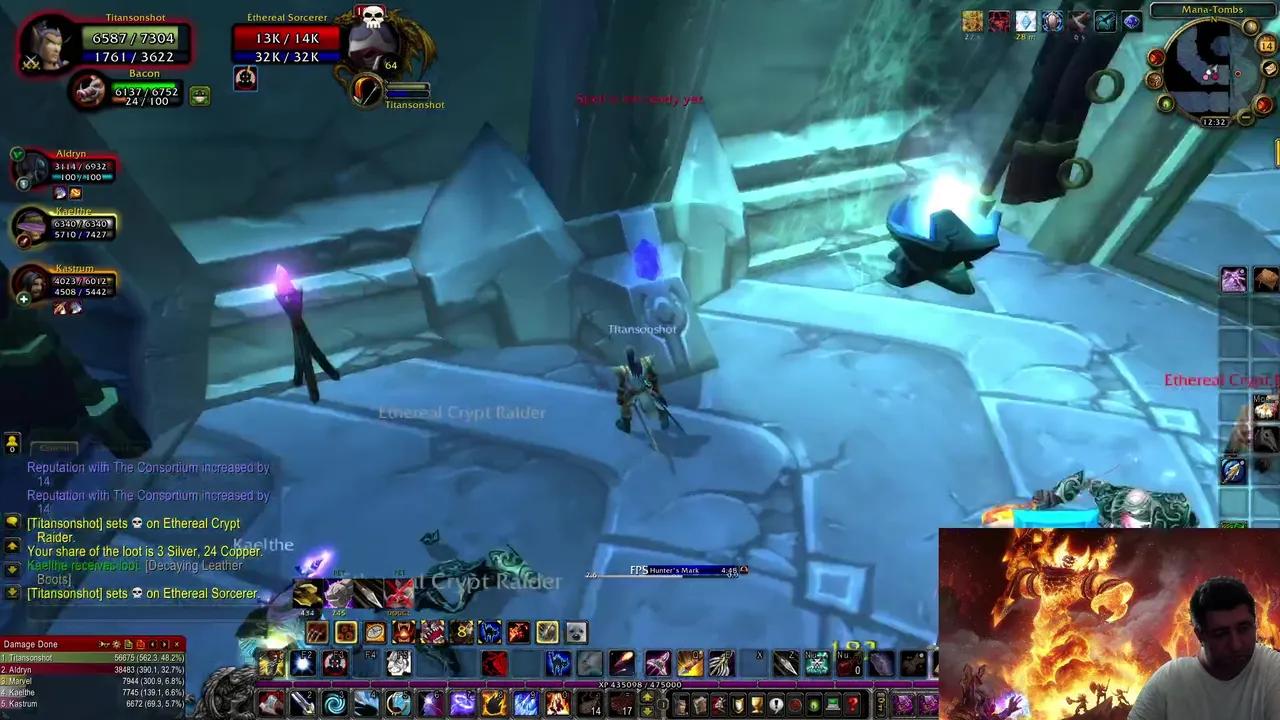This screenshot has height=720, width=1280.
Task: Click the right arrow on the Damage Done meter
Action: pyautogui.click(x=164, y=645)
